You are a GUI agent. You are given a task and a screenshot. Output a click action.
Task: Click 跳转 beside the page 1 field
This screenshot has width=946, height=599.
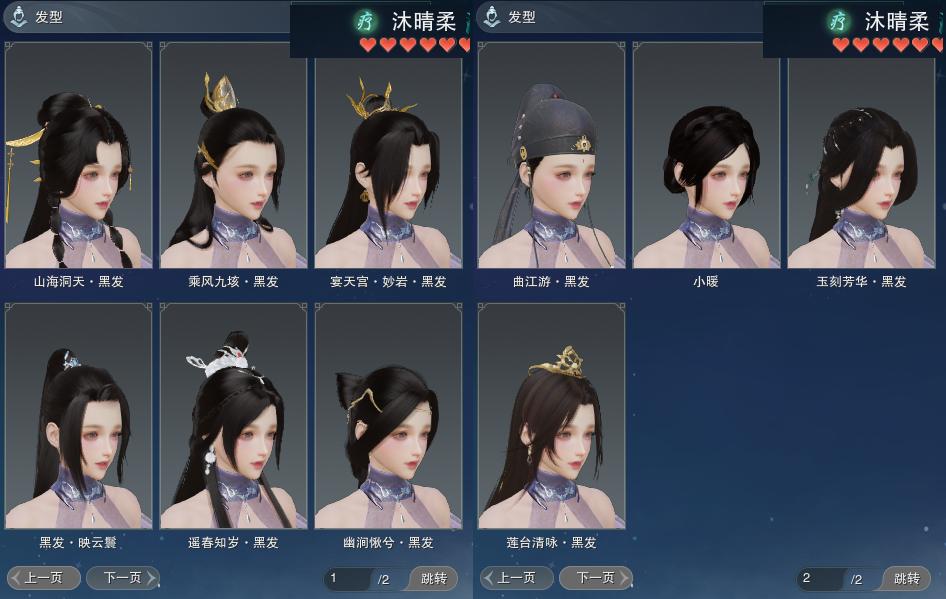point(434,578)
